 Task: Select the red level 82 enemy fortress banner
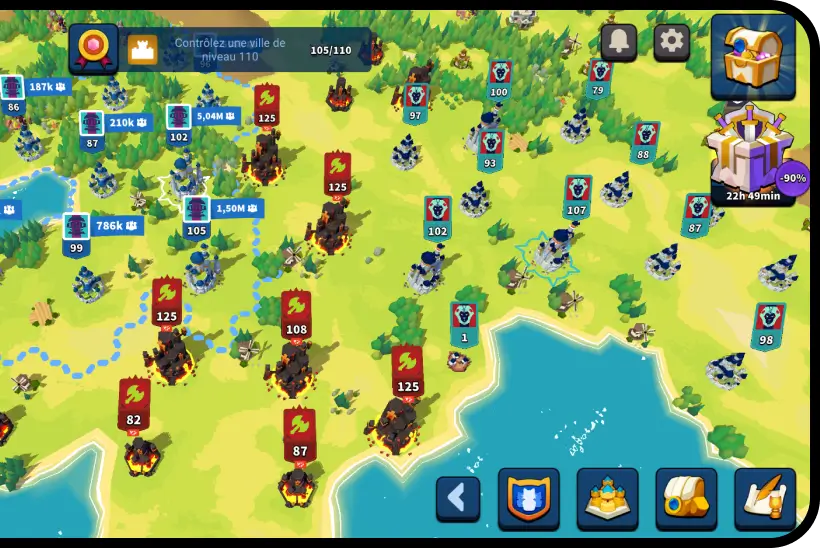click(x=134, y=403)
